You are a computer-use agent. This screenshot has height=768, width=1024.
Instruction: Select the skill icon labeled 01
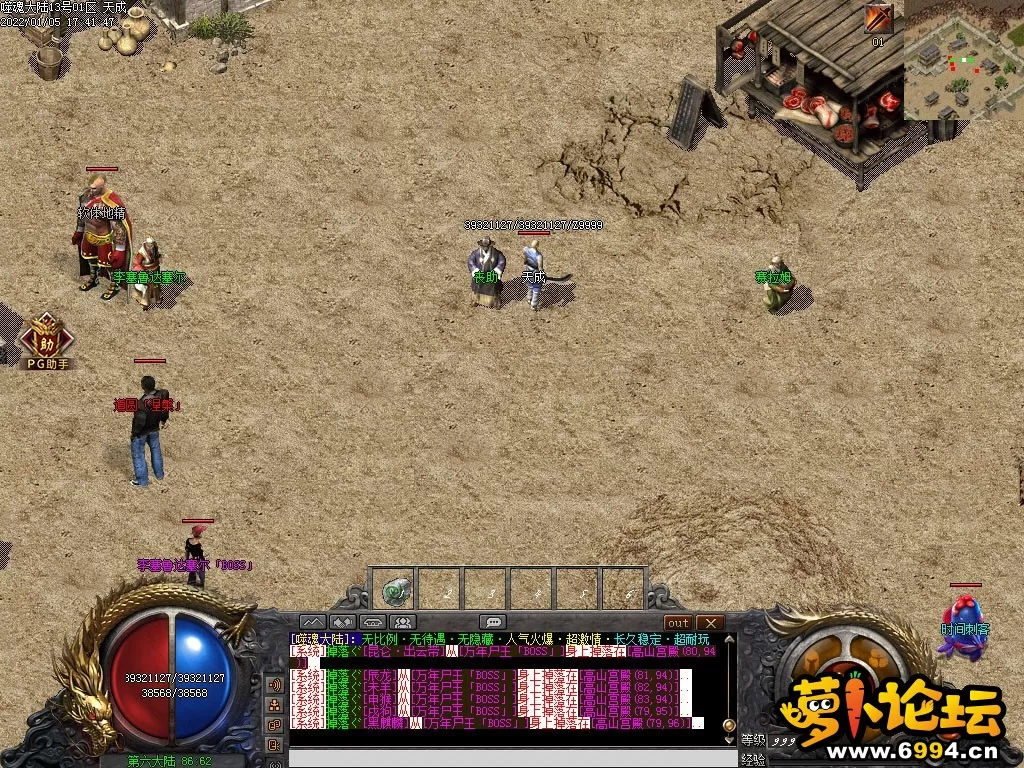tap(878, 19)
